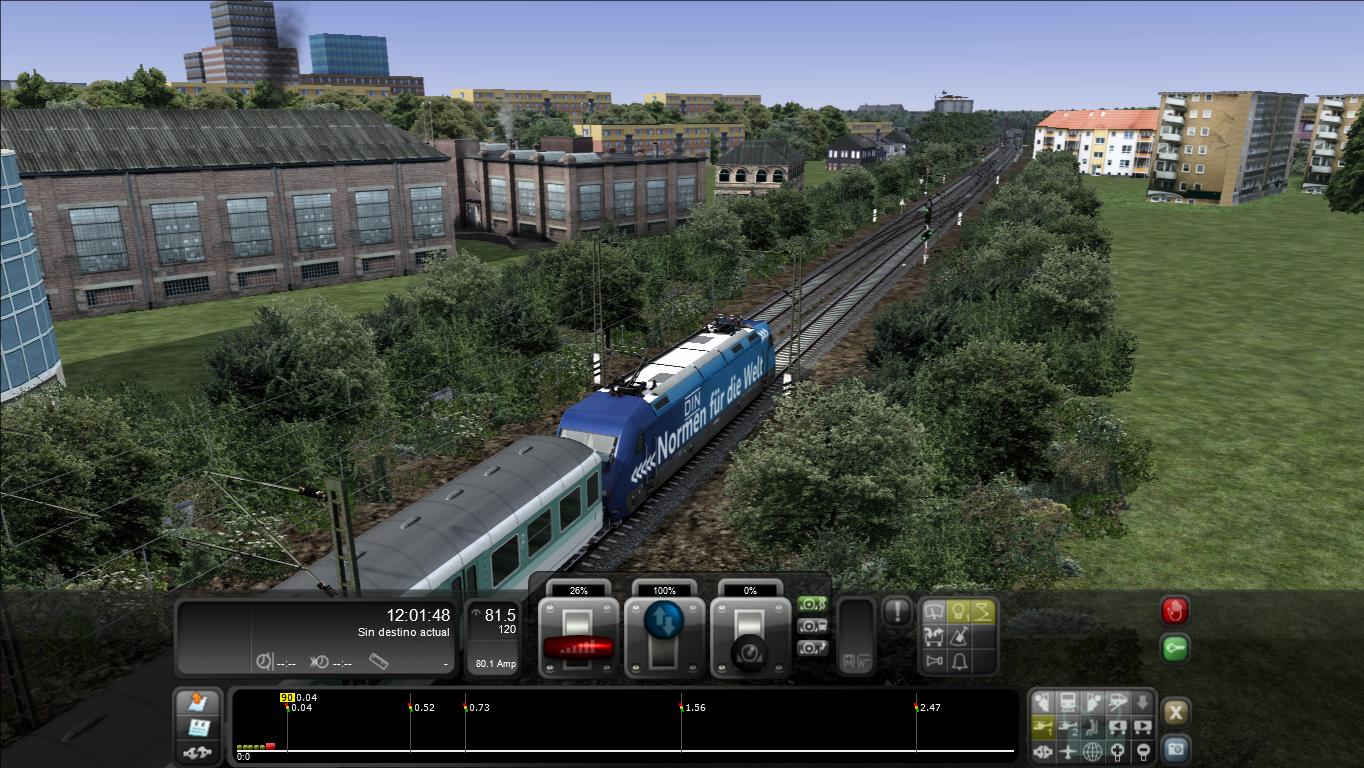This screenshot has height=768, width=1364.
Task: Activate the red emergency stop hand button
Action: [x=1174, y=610]
